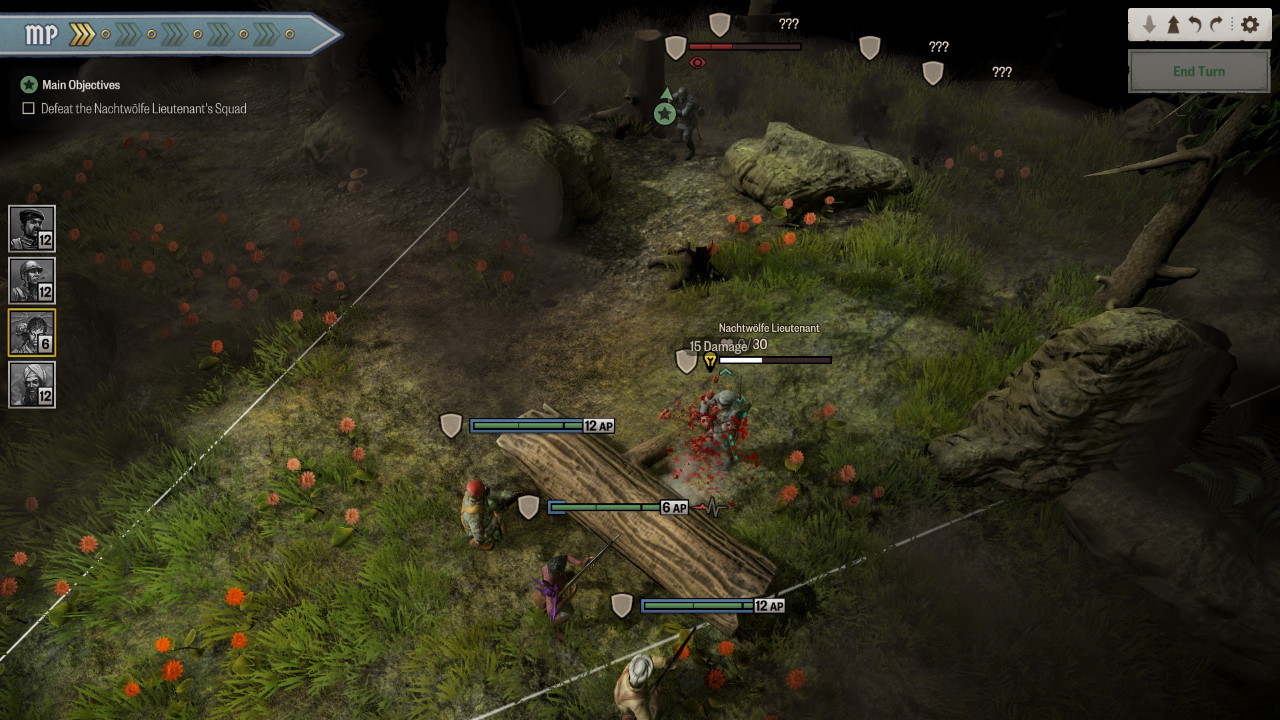Click the down arrow elevation button

1149,25
